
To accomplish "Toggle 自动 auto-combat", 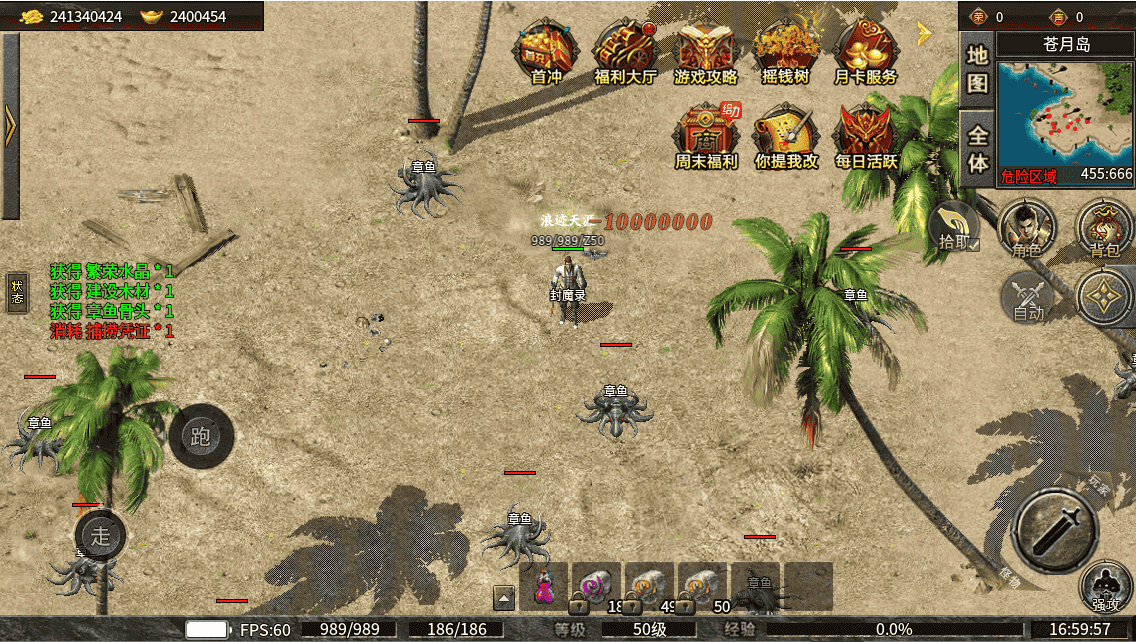I will [1029, 298].
